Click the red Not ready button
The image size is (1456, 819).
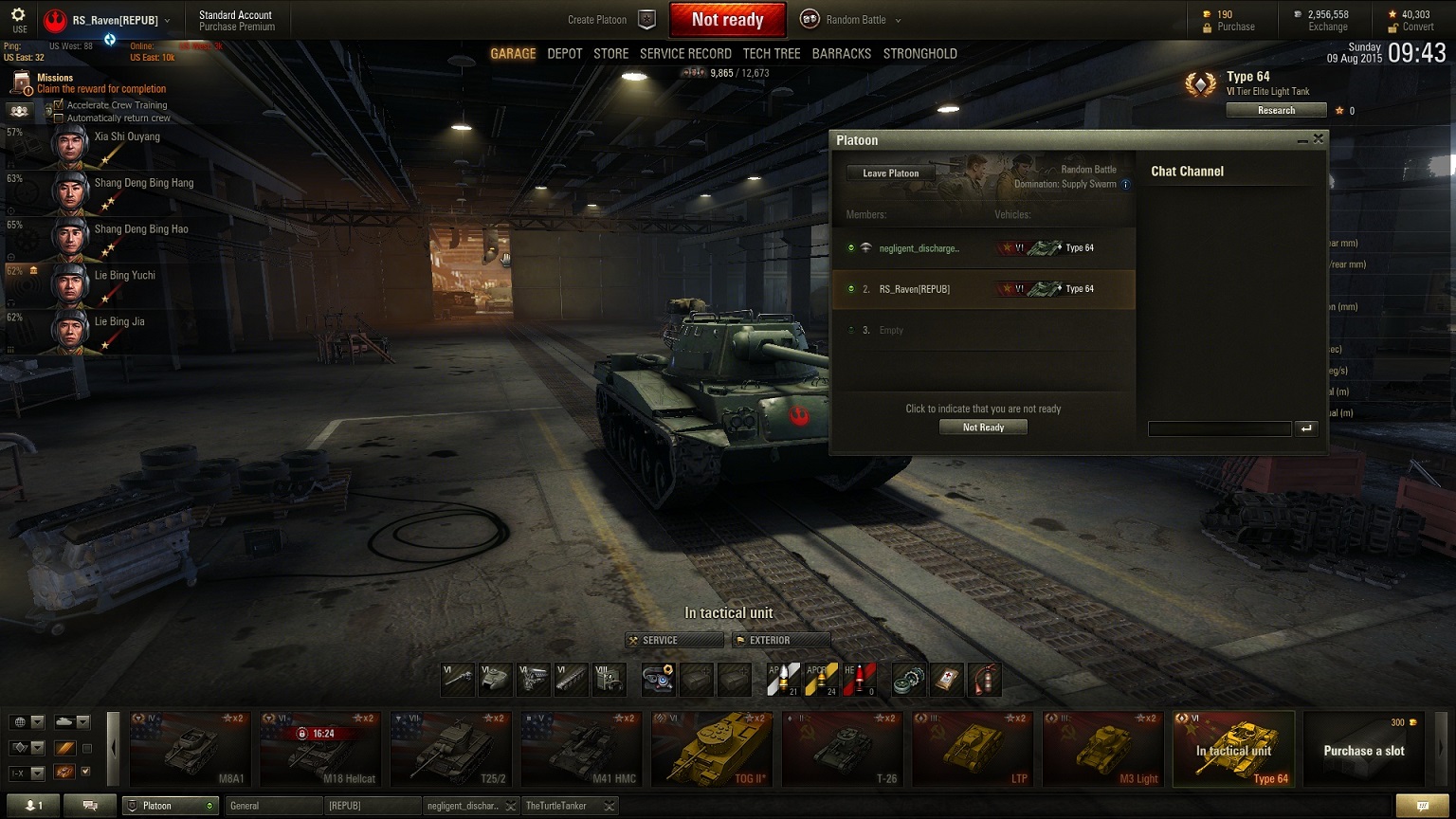coord(727,20)
